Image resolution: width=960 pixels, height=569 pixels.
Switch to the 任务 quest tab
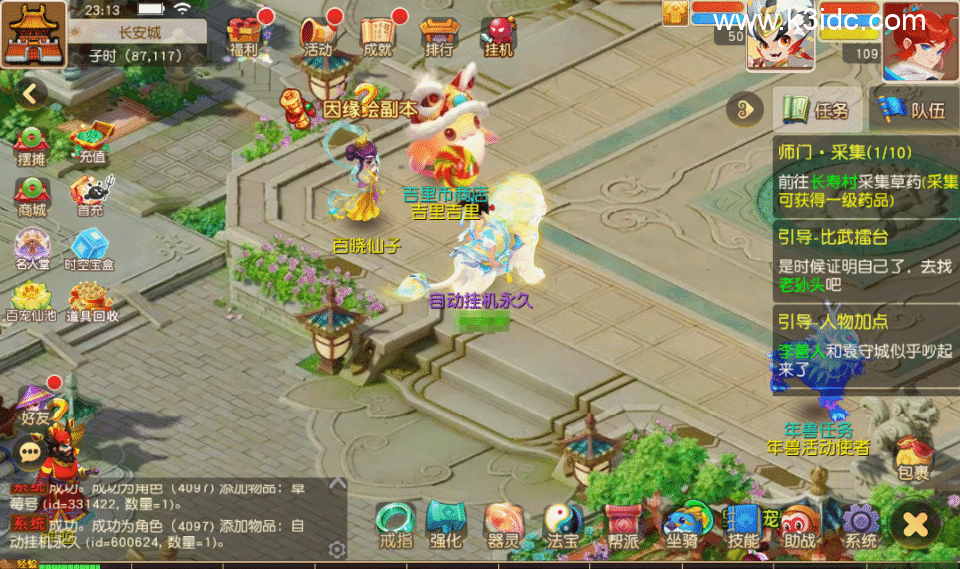(816, 109)
